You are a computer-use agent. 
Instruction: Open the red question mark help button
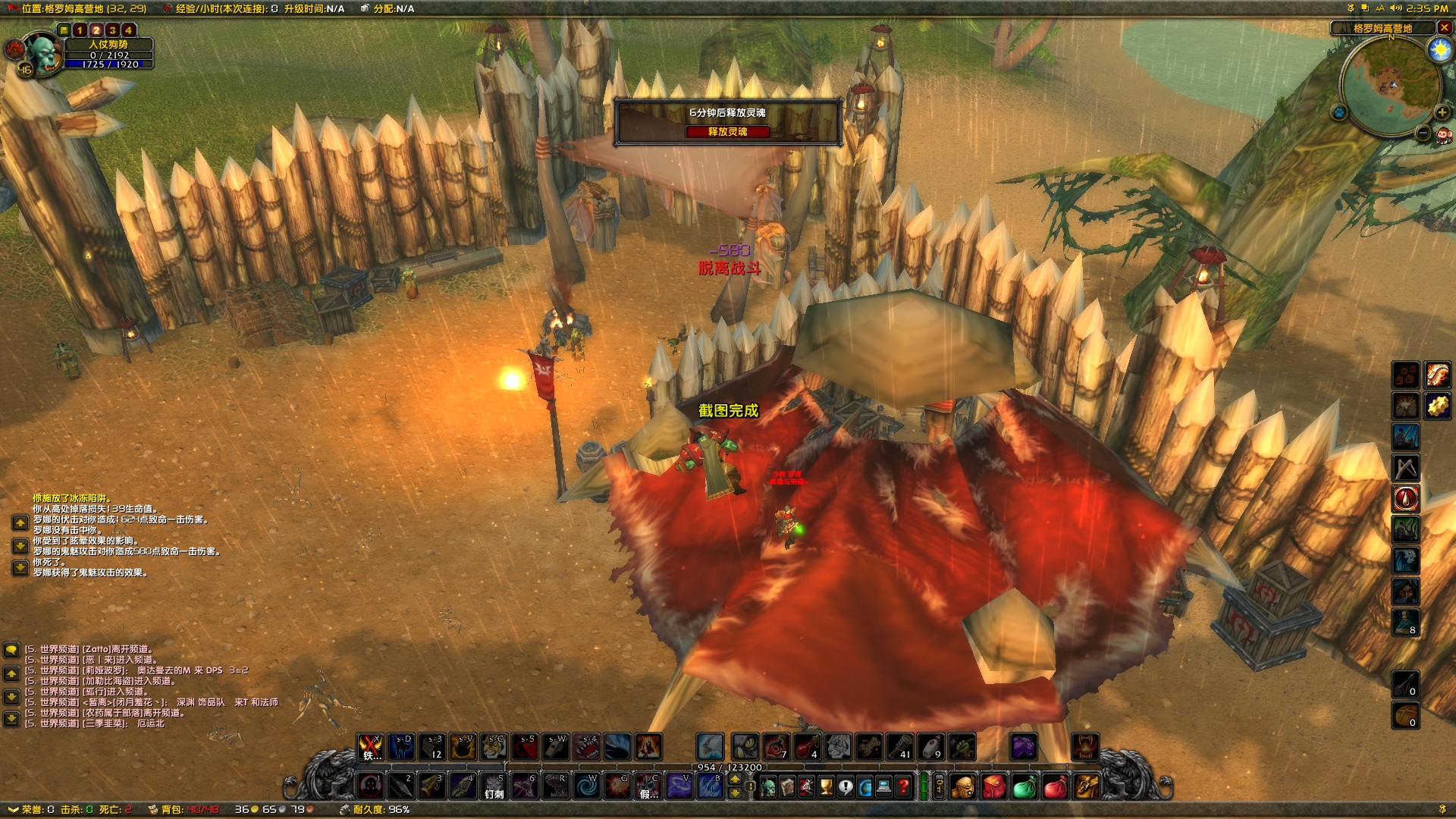[x=903, y=786]
